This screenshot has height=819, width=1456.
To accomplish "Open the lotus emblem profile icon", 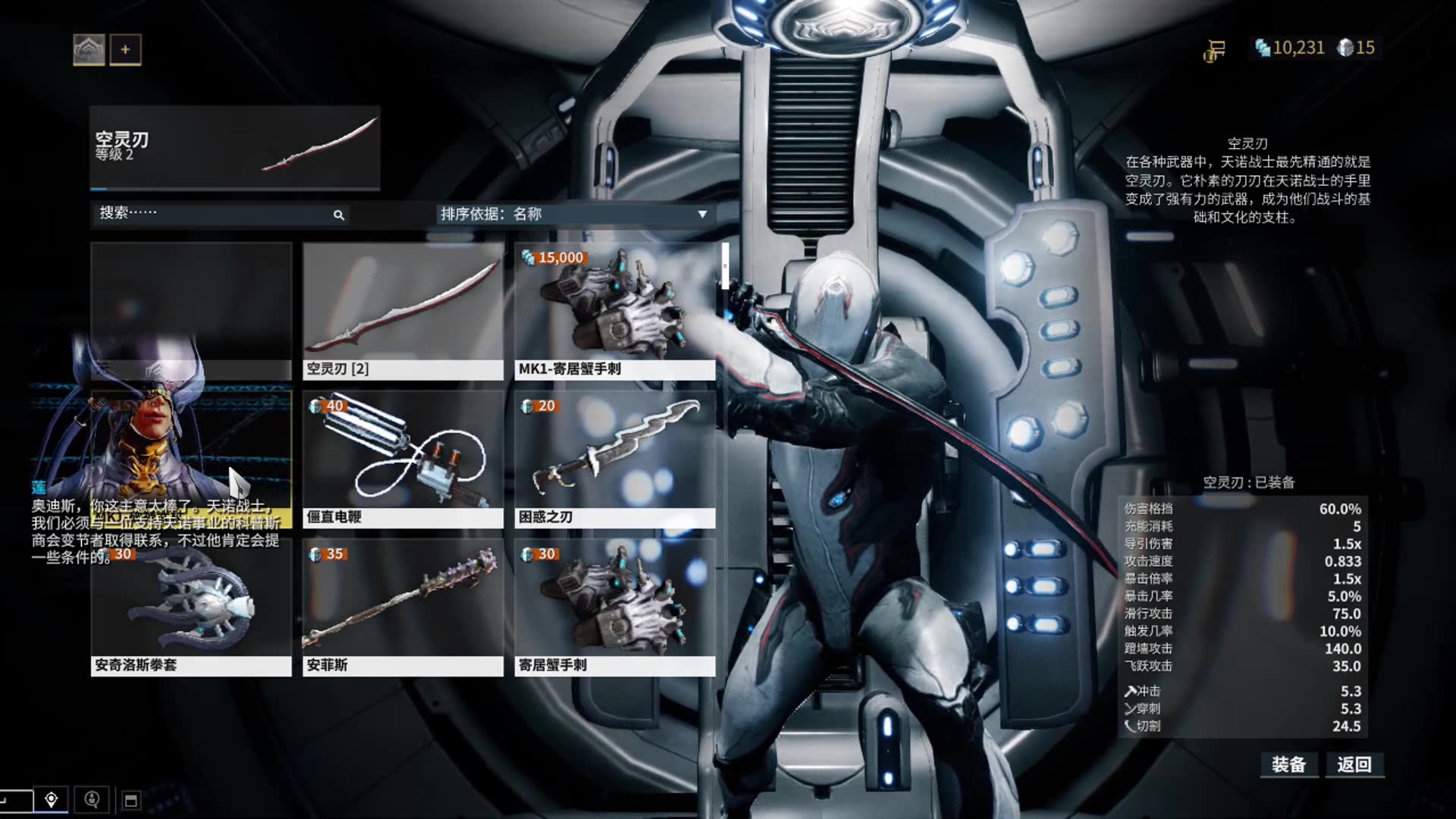I will coord(89,50).
